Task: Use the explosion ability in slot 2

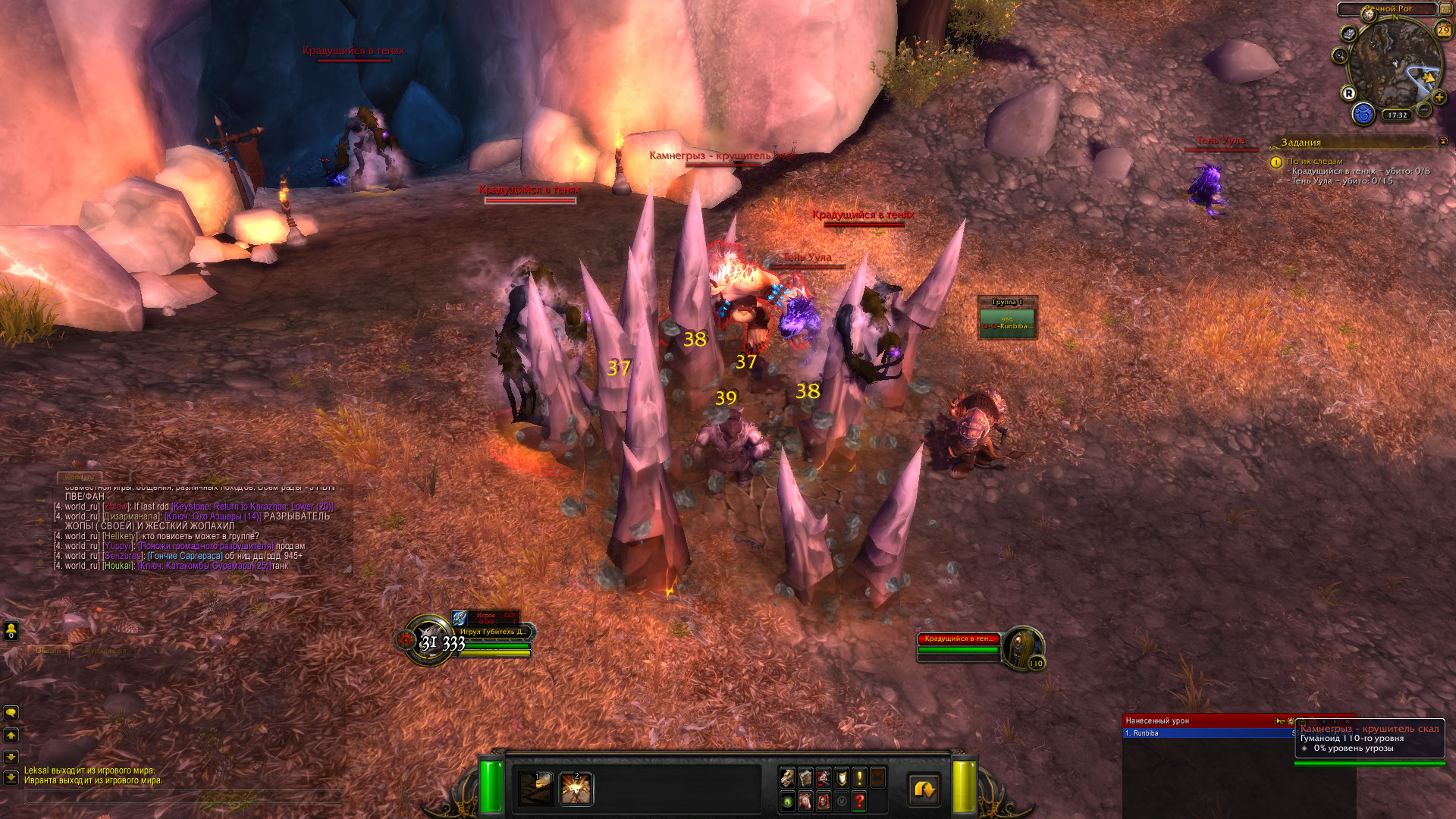Action: [576, 789]
